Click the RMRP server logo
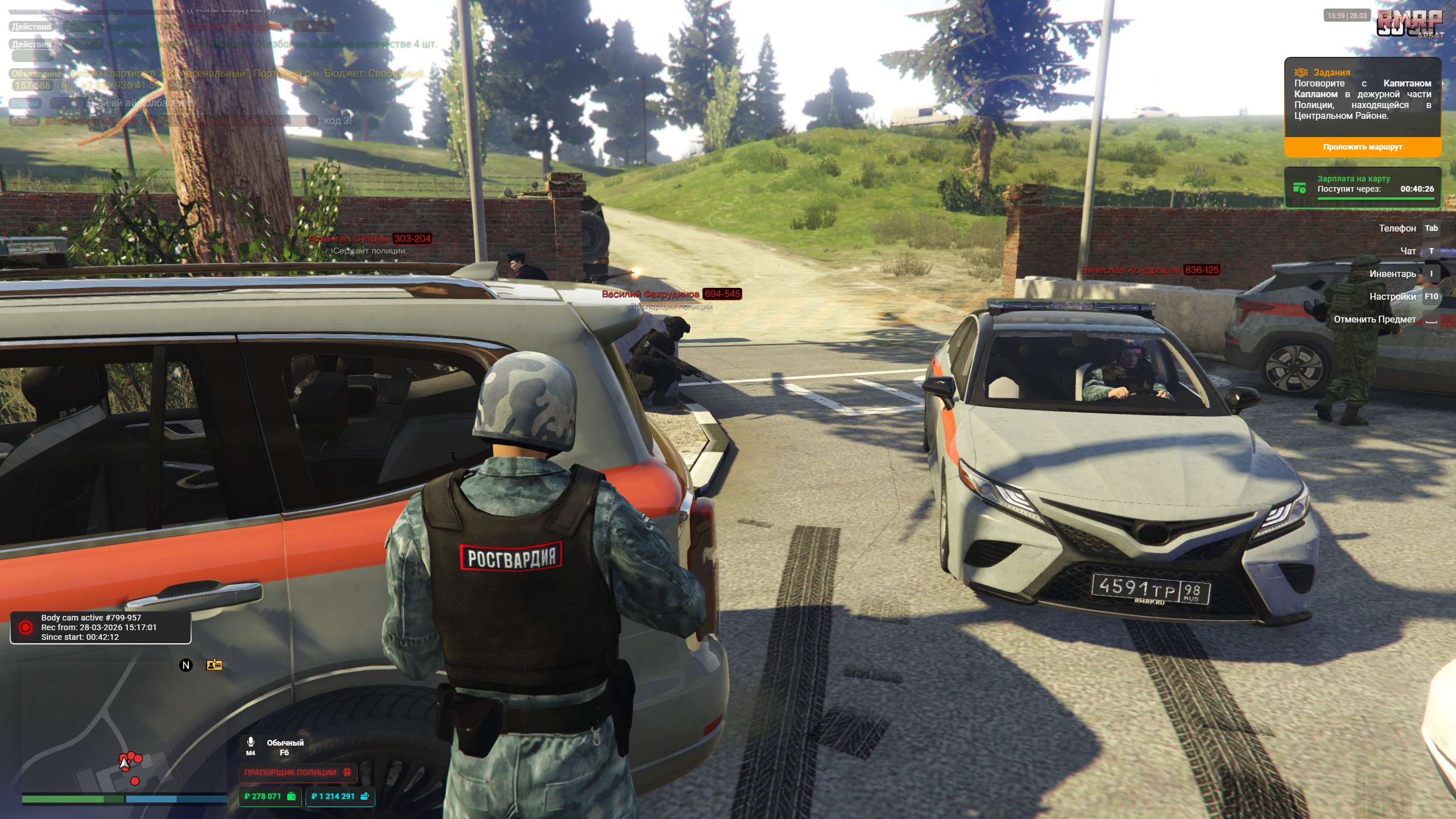The width and height of the screenshot is (1456, 819). pyautogui.click(x=1409, y=24)
